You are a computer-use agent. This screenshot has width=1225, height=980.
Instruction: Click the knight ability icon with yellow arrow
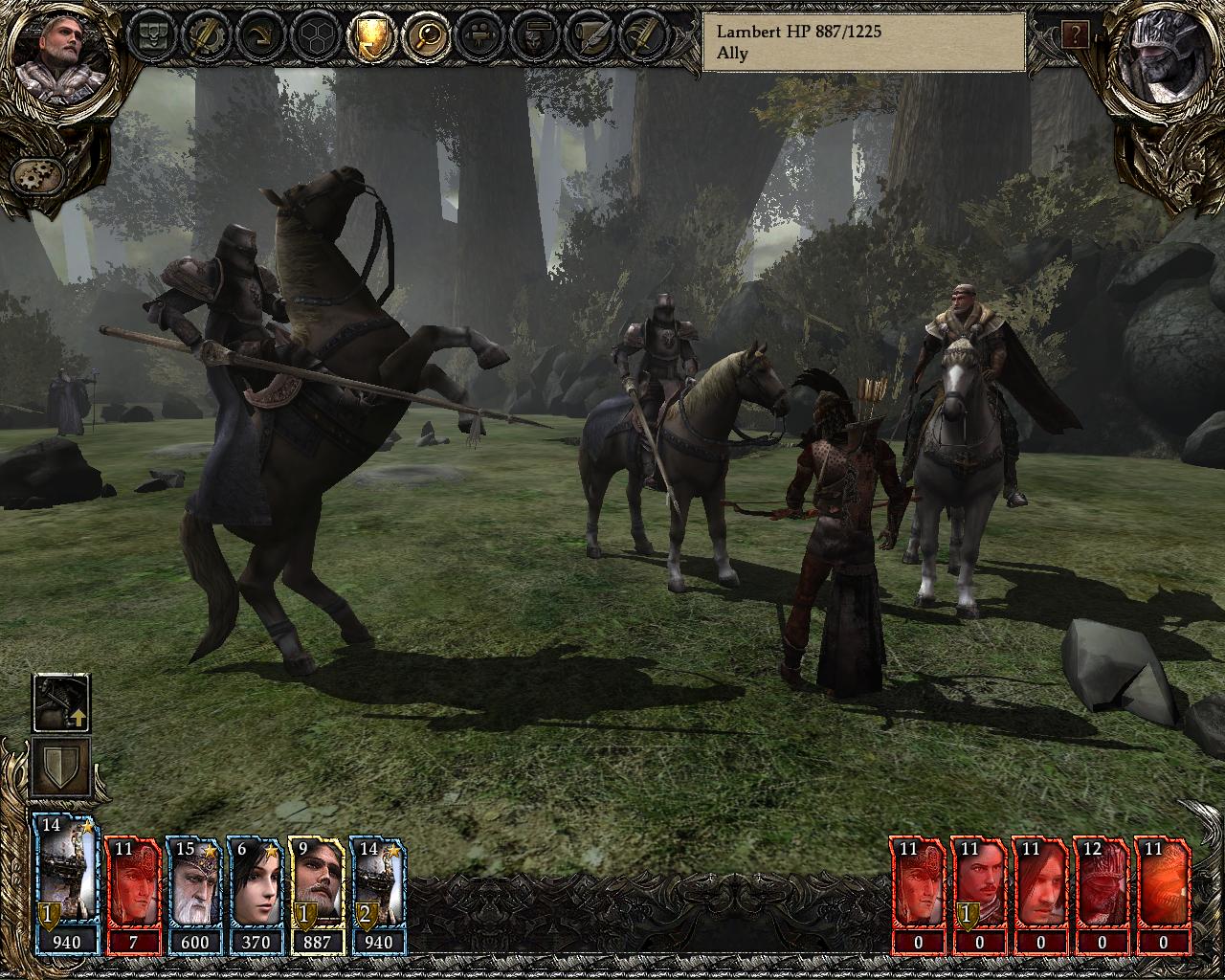[61, 702]
